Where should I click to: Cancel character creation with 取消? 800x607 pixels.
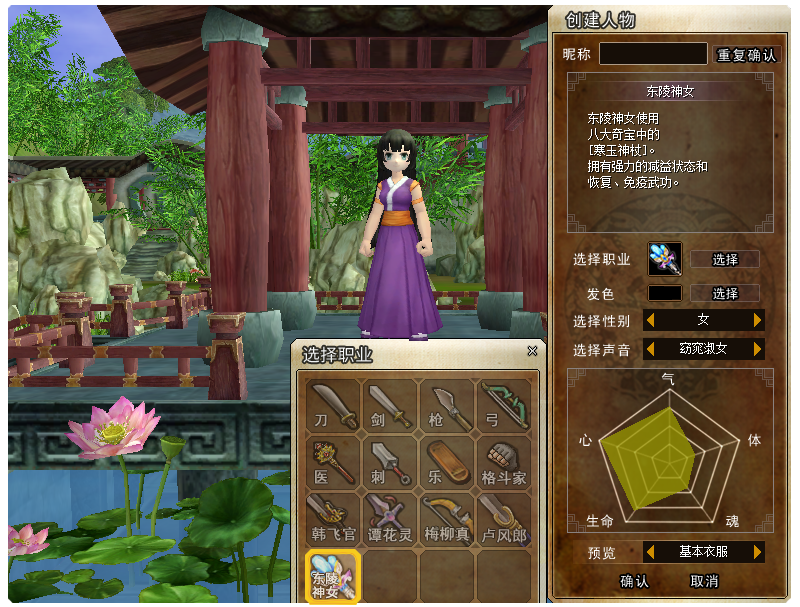point(704,581)
